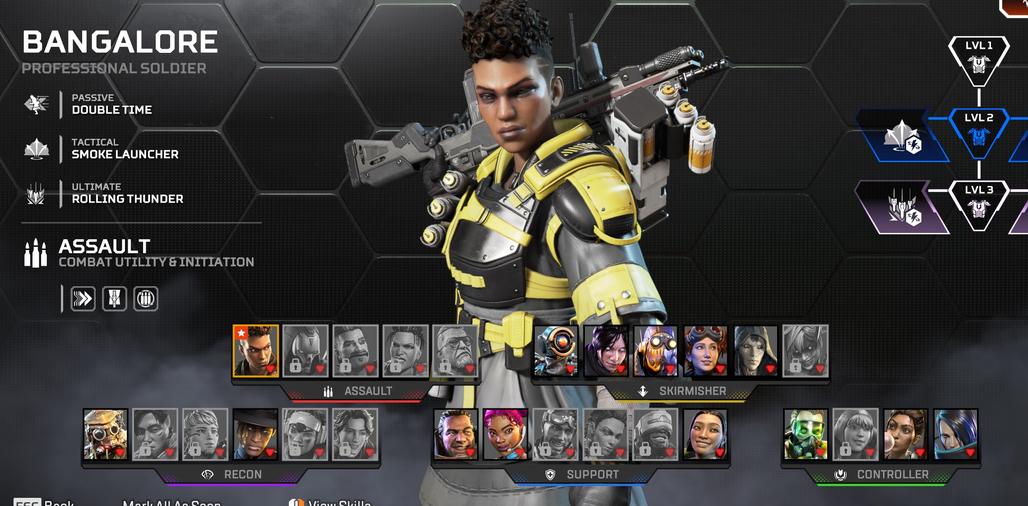Select Caustic, the gas-mask Controller legend
Image resolution: width=1028 pixels, height=506 pixels.
click(x=806, y=434)
